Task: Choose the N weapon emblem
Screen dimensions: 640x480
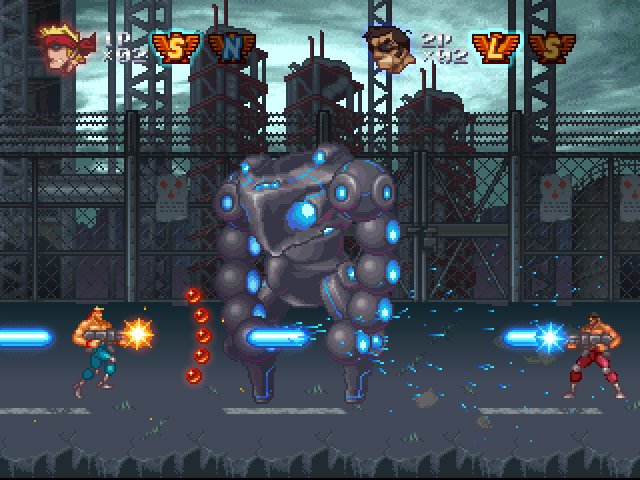Action: (x=232, y=46)
